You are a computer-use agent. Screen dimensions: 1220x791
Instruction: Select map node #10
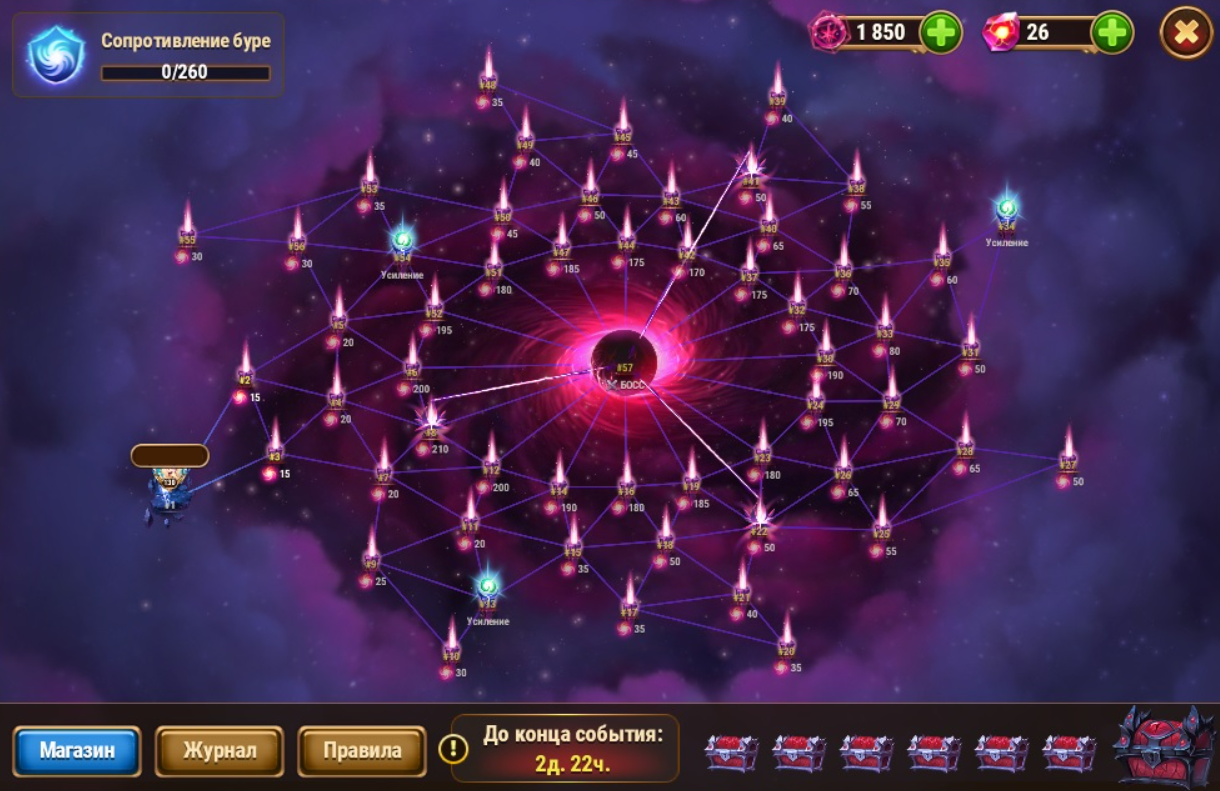coord(451,646)
